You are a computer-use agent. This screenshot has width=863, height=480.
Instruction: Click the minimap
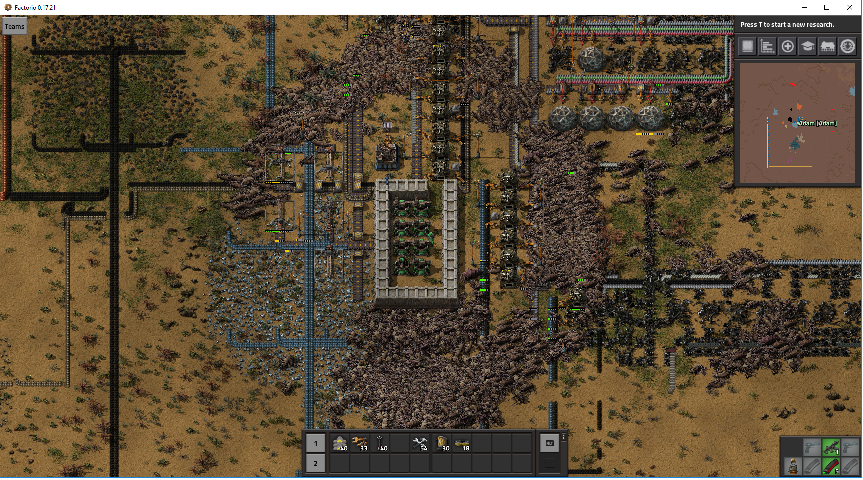797,123
